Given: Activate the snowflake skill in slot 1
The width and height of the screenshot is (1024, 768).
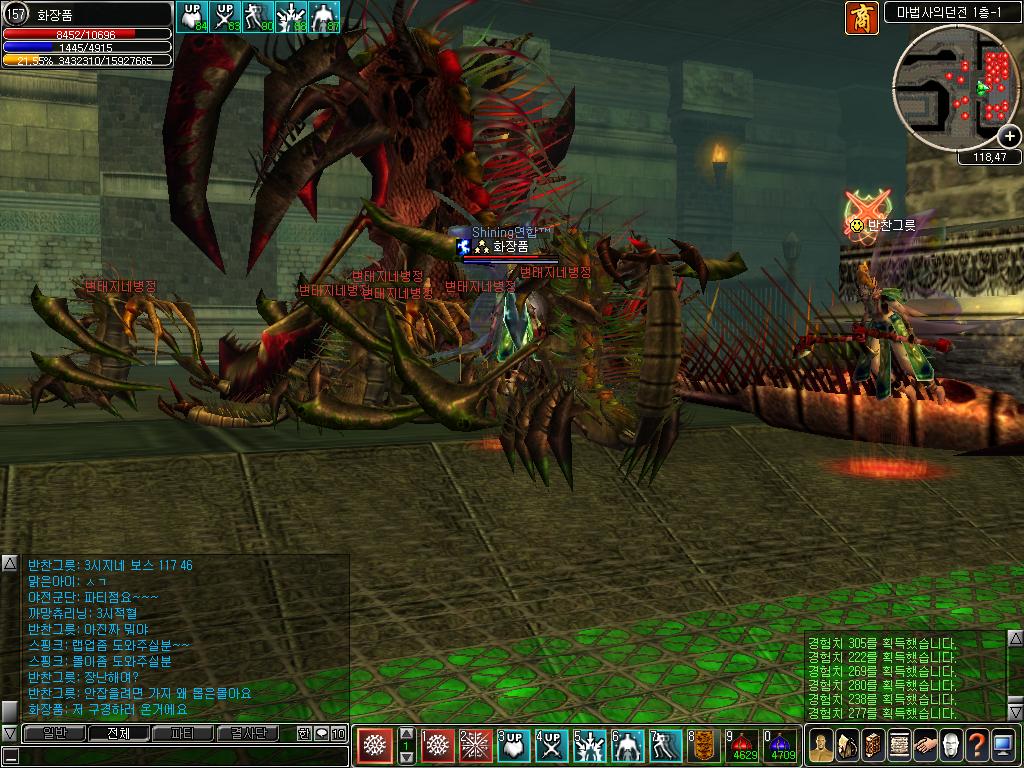Looking at the screenshot, I should pyautogui.click(x=438, y=746).
